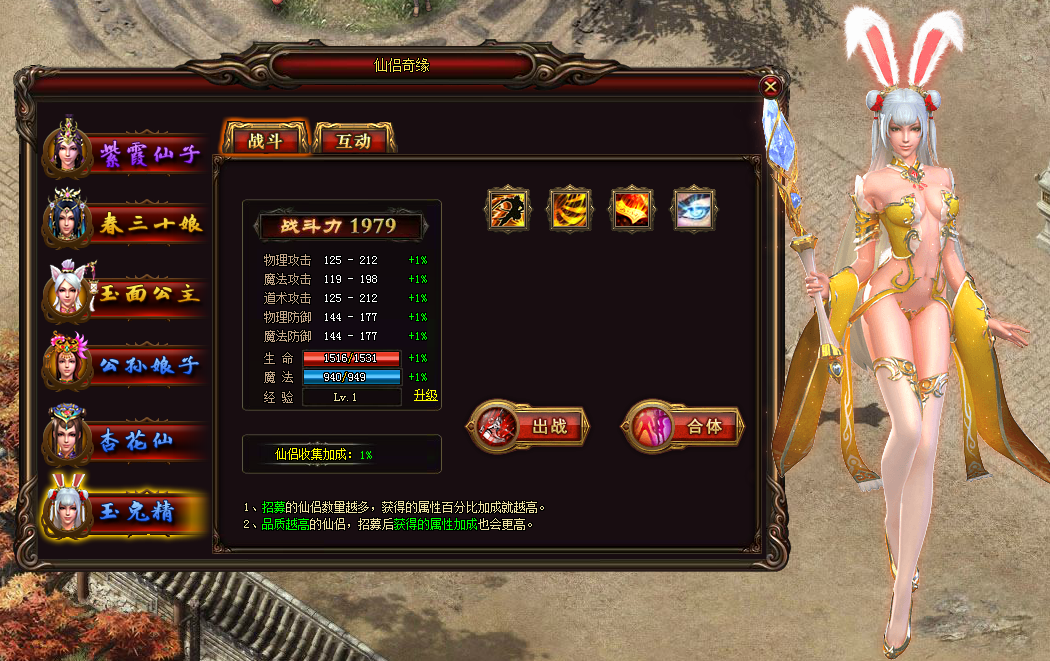Activate the 合体 merge button

click(x=684, y=427)
